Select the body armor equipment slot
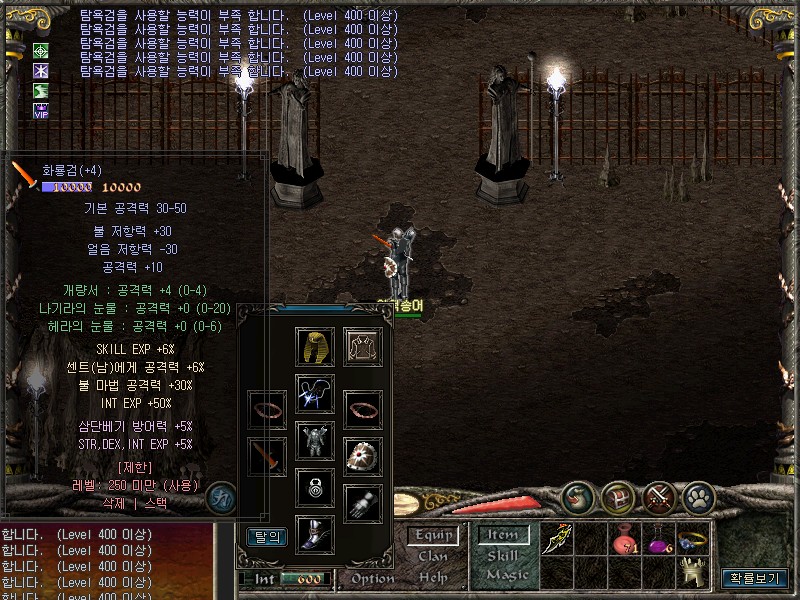The height and width of the screenshot is (600, 800). tap(315, 440)
